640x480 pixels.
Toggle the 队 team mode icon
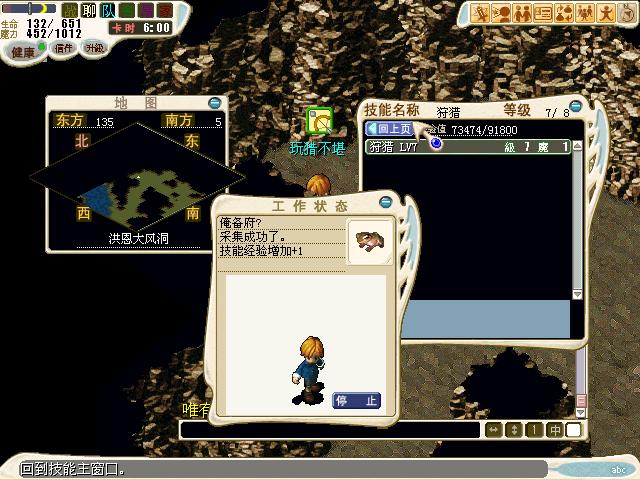[x=106, y=9]
